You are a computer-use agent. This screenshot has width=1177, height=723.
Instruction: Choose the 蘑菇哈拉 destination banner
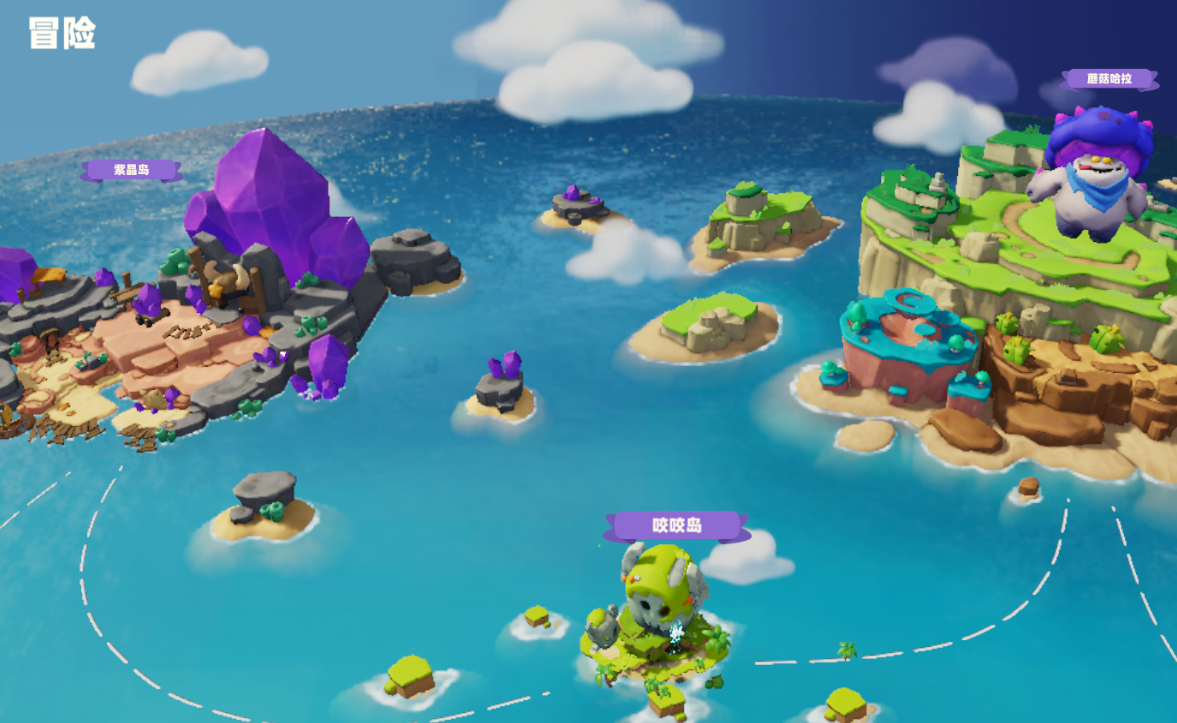1108,79
